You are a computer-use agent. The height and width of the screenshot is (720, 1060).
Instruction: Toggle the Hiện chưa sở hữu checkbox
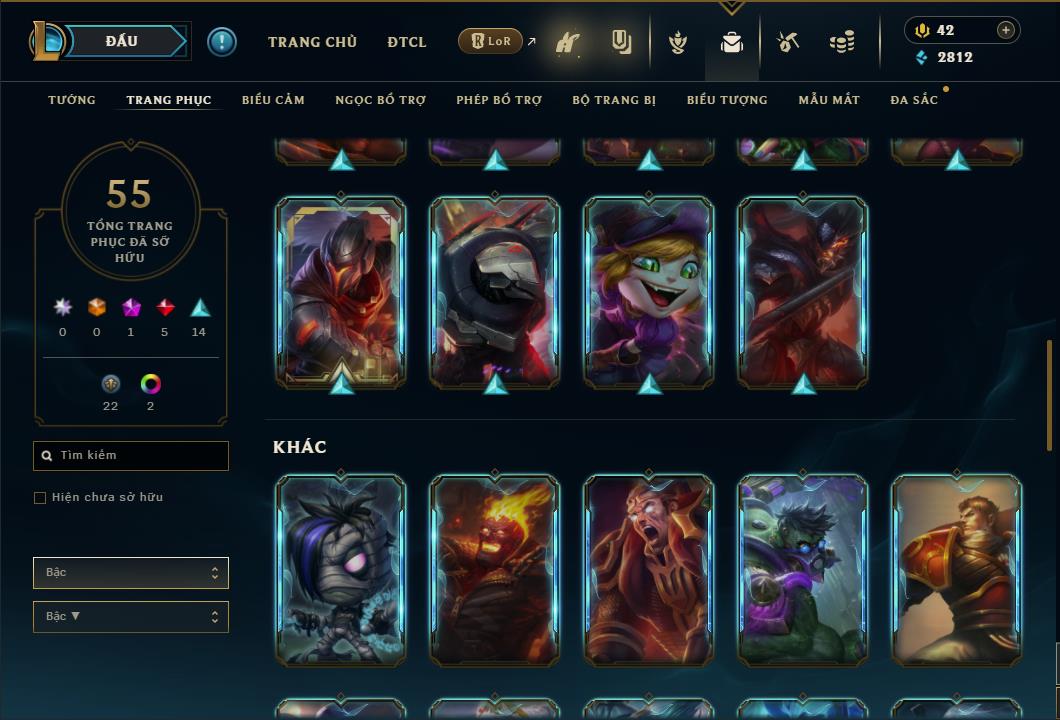[40, 498]
